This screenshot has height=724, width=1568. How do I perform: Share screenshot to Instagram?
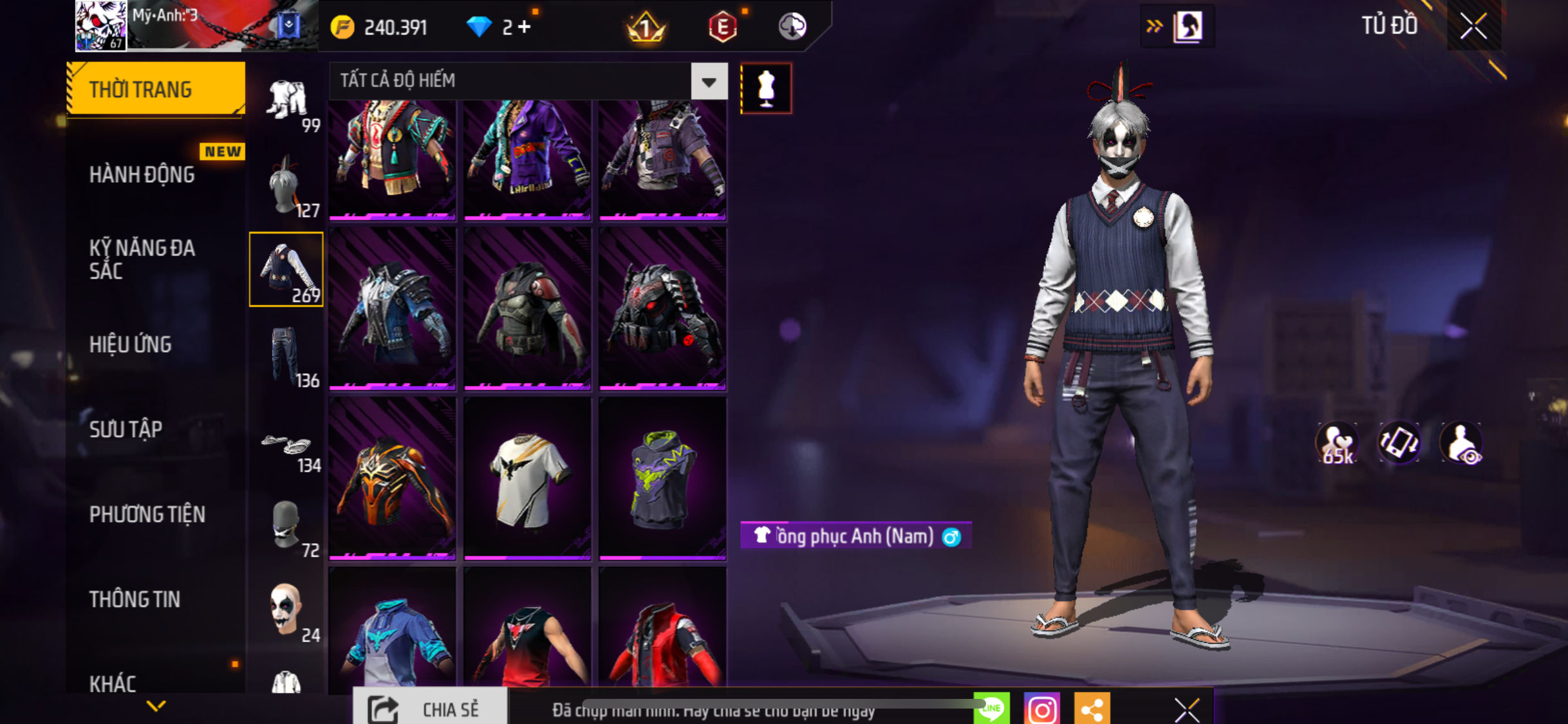tap(1041, 709)
